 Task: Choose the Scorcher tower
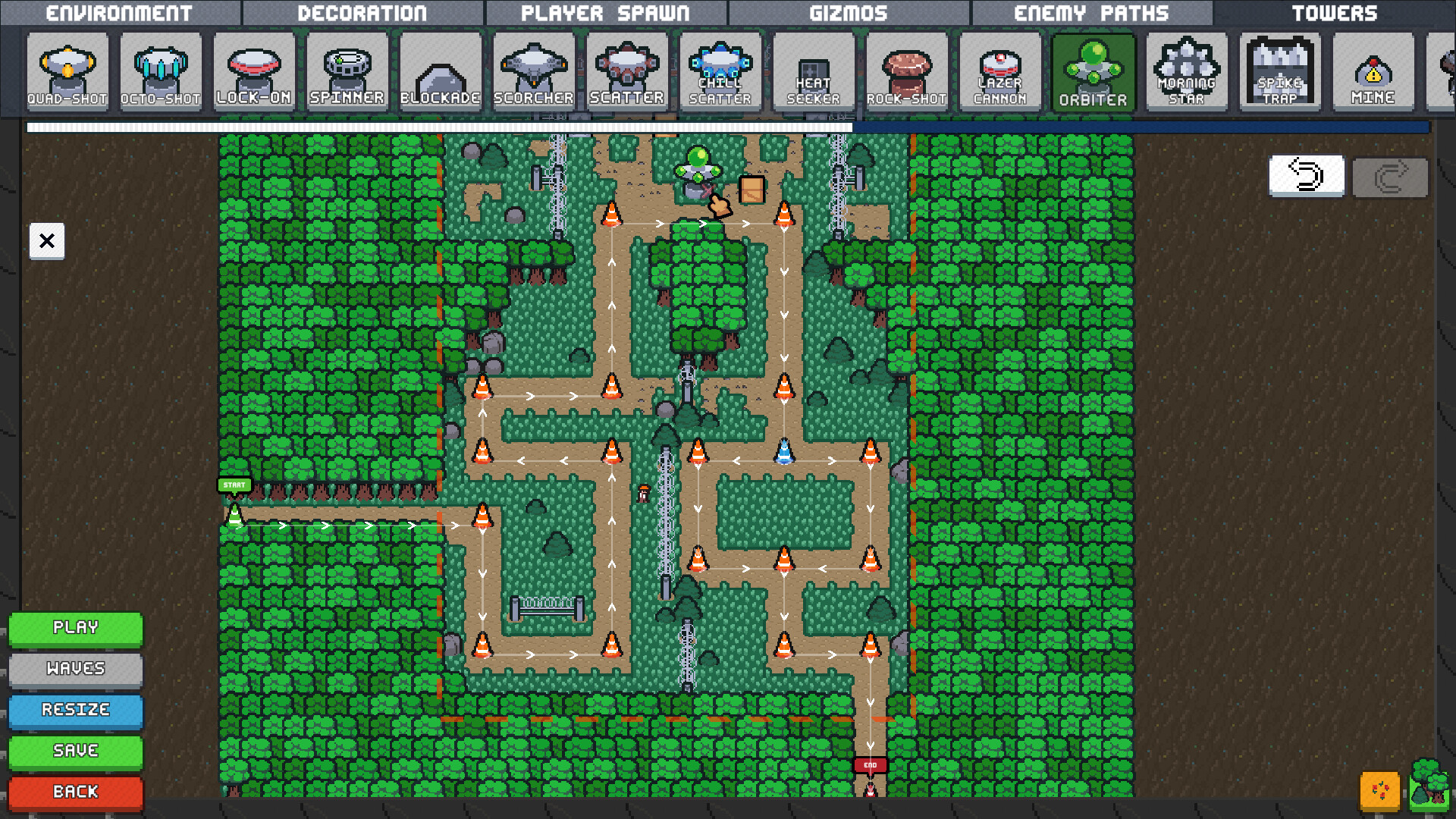(x=533, y=70)
